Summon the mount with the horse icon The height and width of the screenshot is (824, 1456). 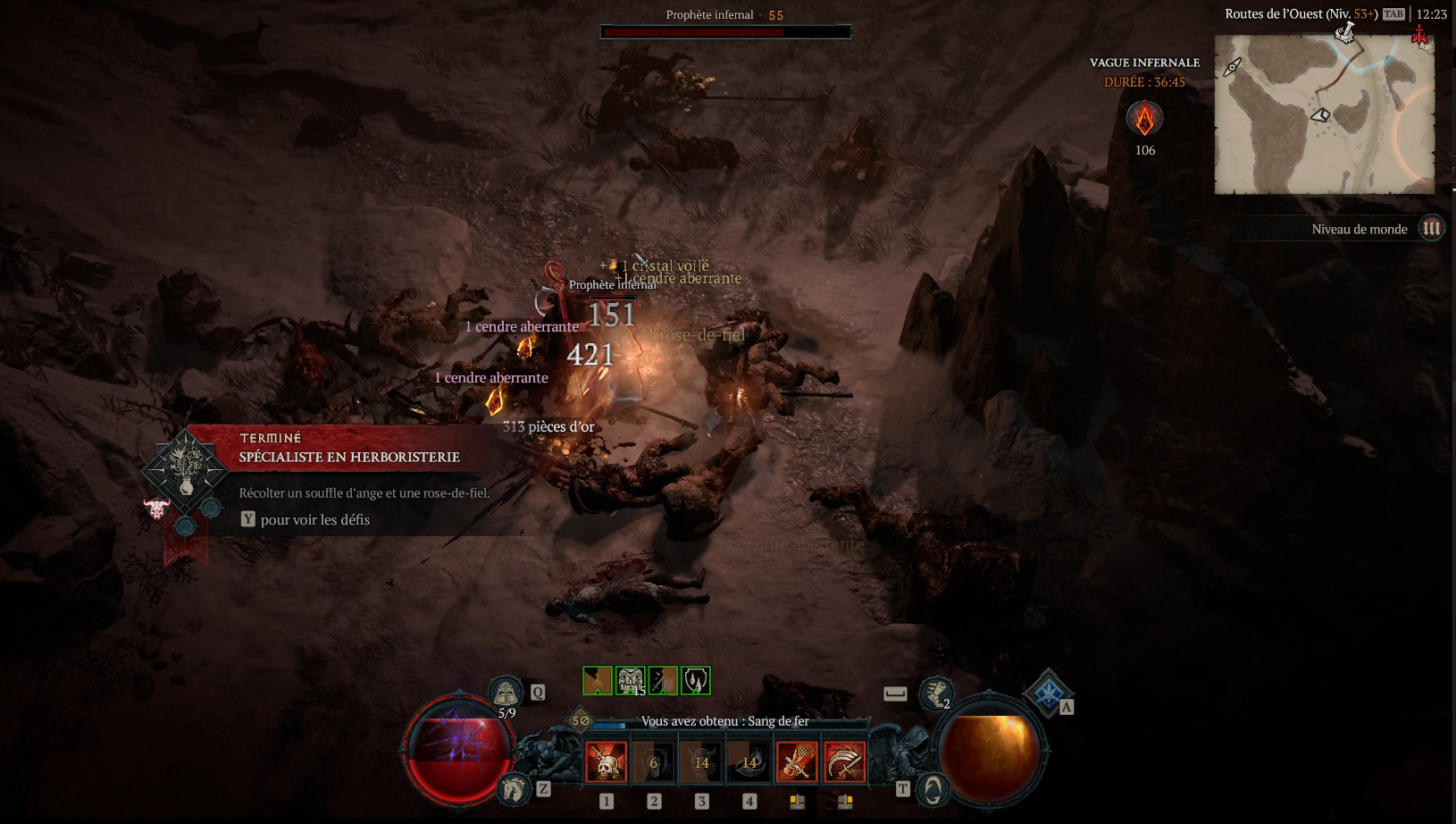point(514,789)
